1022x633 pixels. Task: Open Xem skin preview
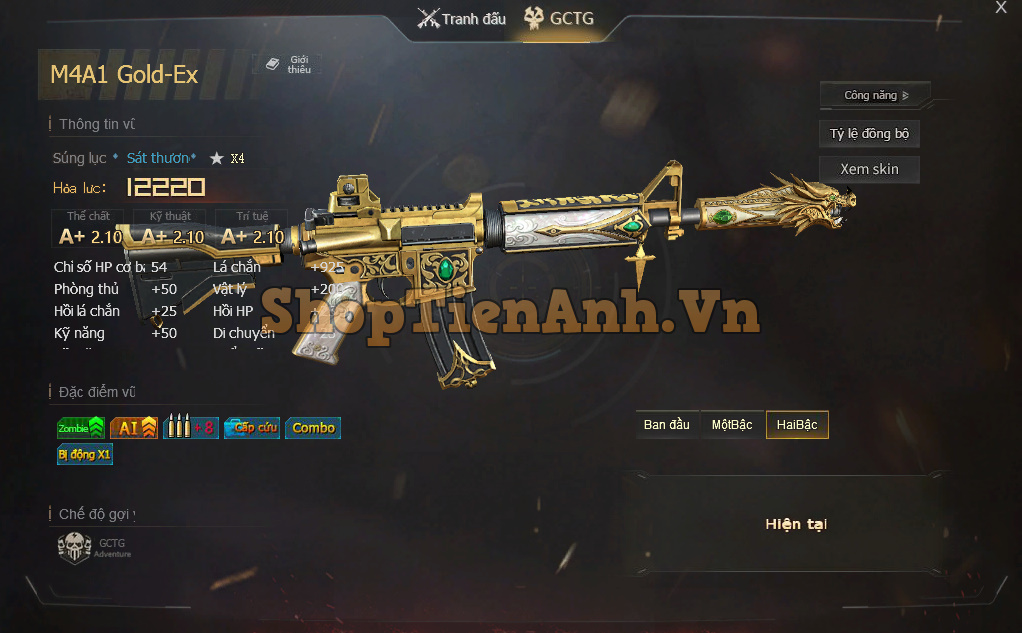(869, 169)
